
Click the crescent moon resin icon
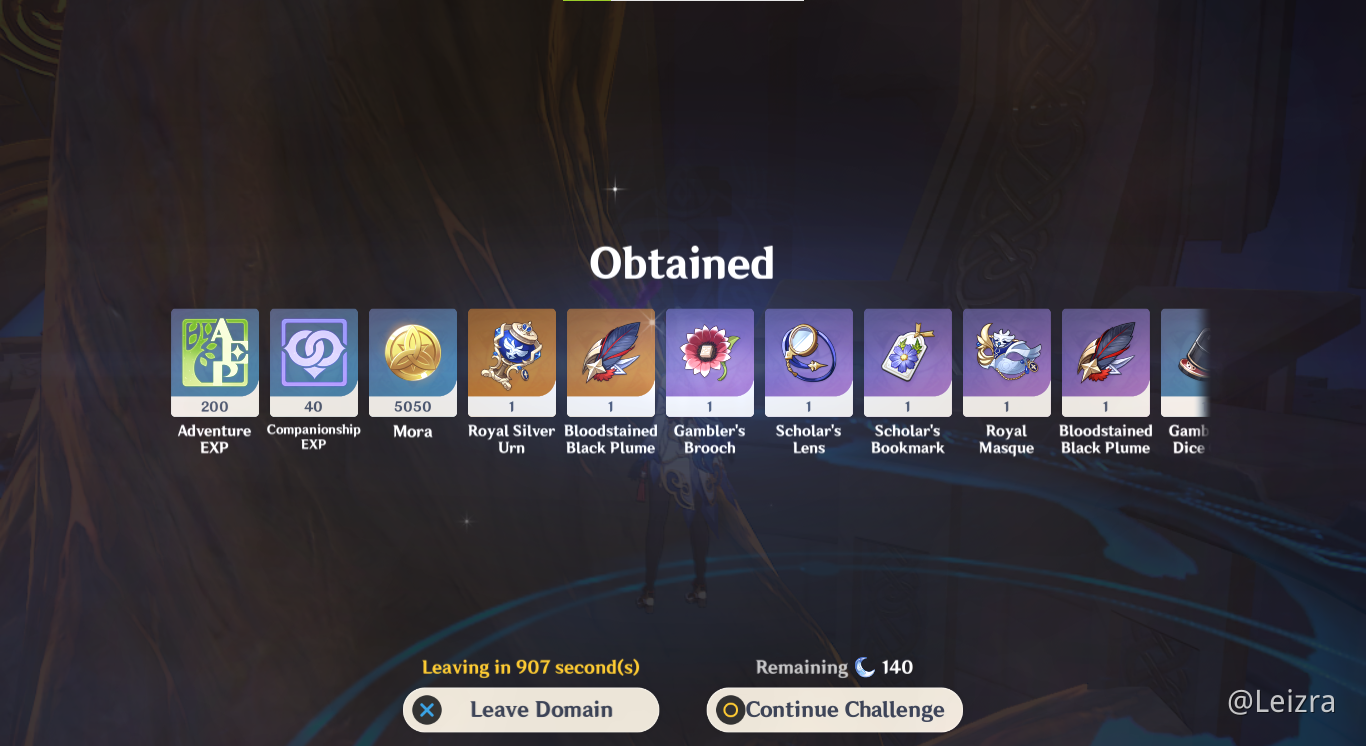coord(867,667)
